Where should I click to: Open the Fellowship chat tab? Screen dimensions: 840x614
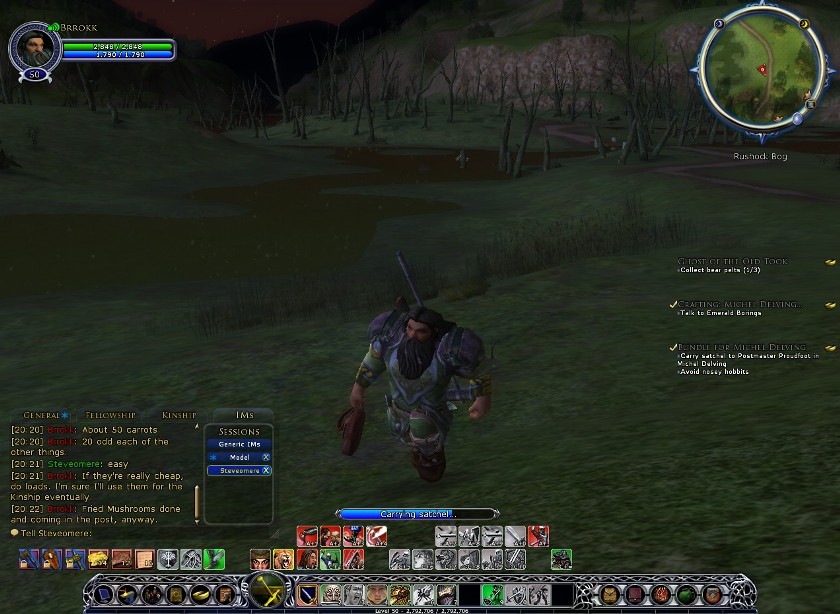tap(110, 415)
